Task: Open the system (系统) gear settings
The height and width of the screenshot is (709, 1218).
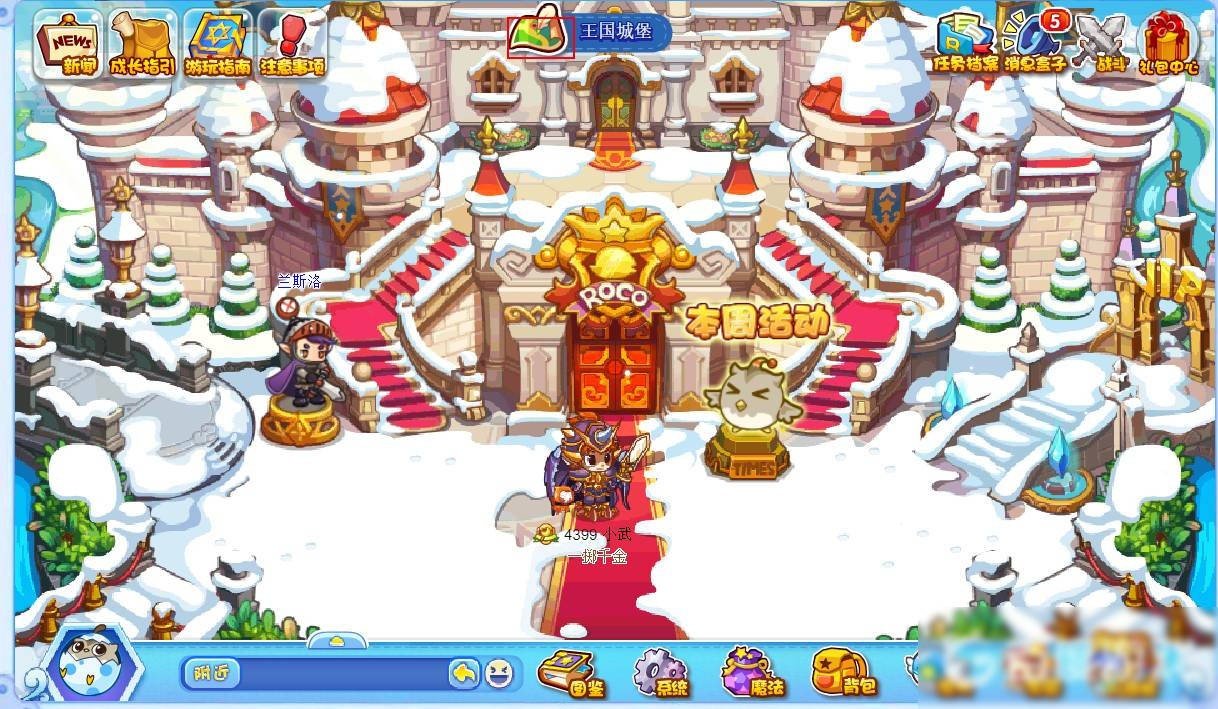Action: (x=661, y=672)
